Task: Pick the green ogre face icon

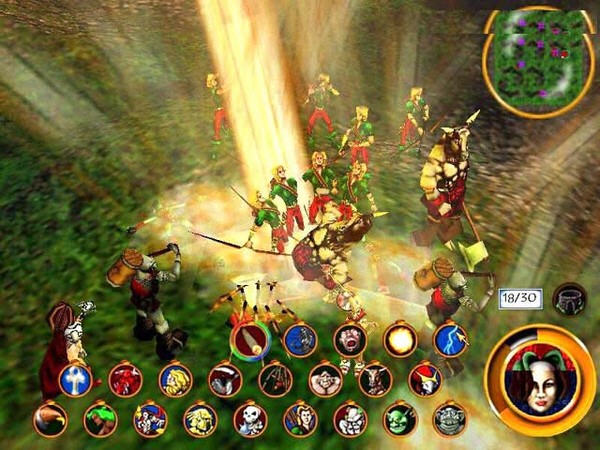Action: [x=400, y=420]
